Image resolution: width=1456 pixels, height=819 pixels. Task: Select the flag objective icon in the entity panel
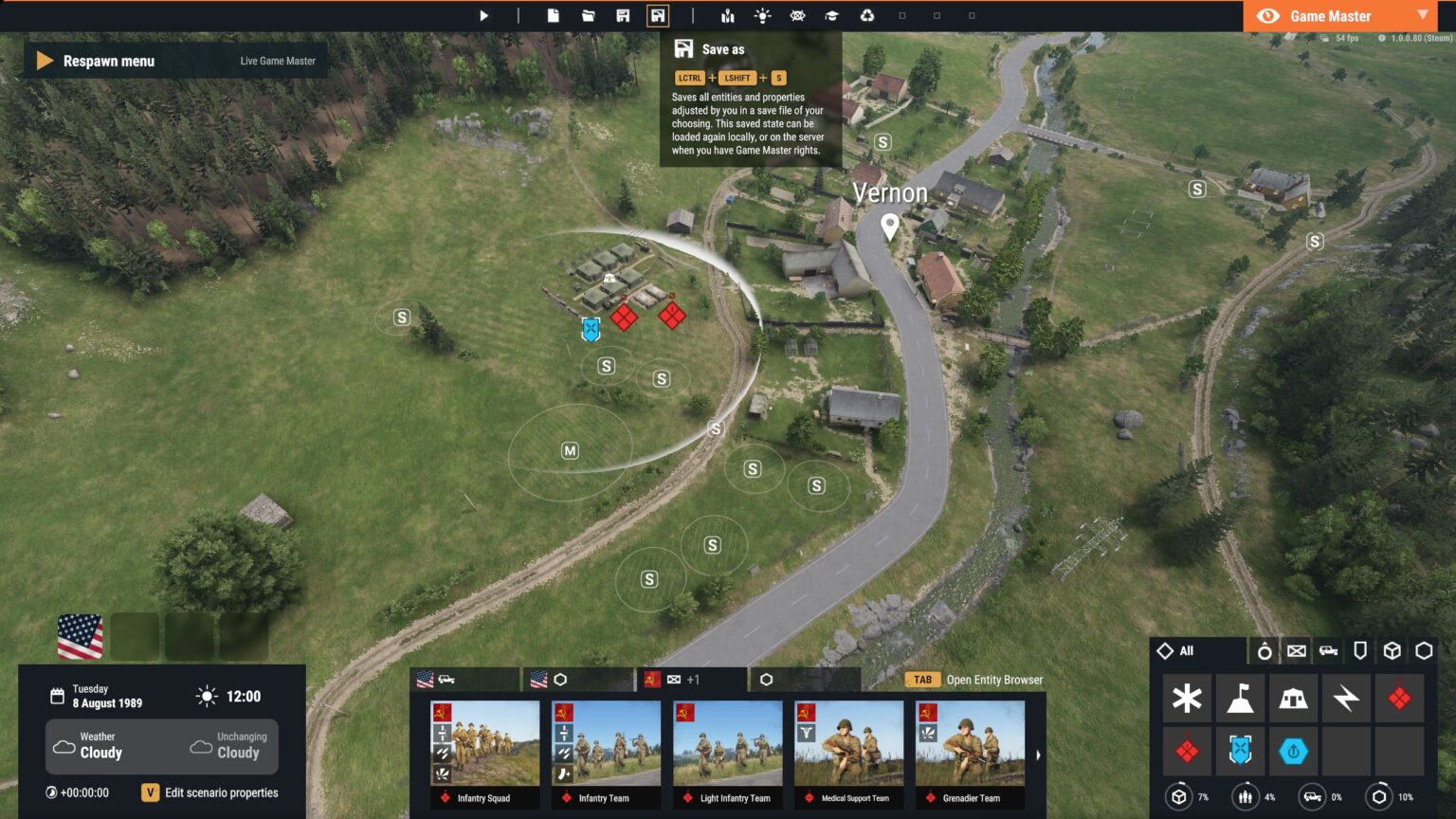pyautogui.click(x=1240, y=699)
